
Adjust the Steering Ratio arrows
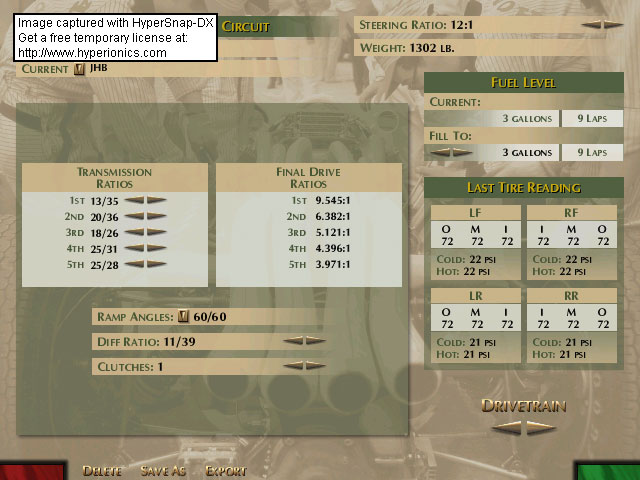(x=603, y=24)
